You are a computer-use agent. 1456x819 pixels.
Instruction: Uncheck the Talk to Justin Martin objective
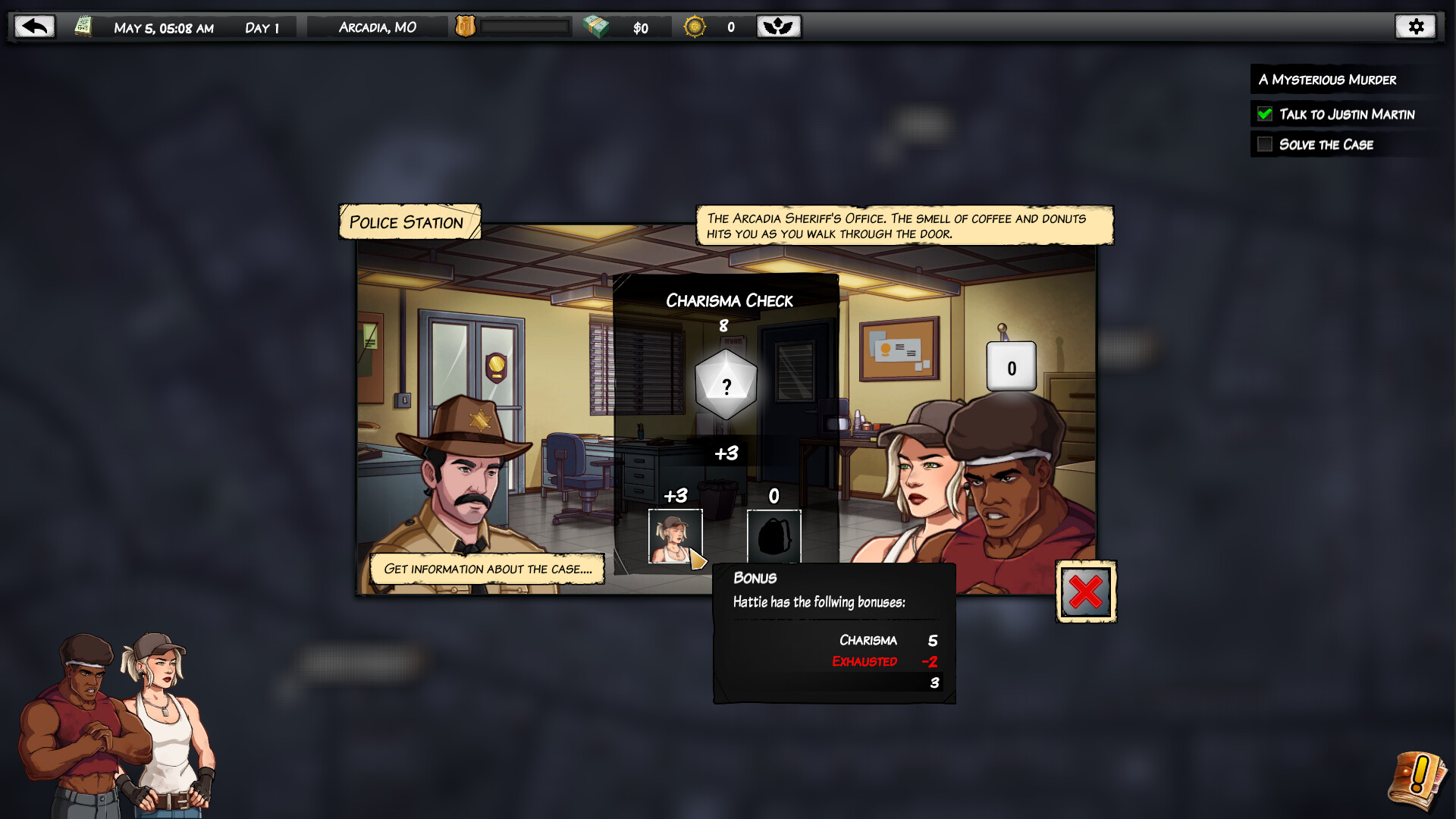pos(1263,114)
